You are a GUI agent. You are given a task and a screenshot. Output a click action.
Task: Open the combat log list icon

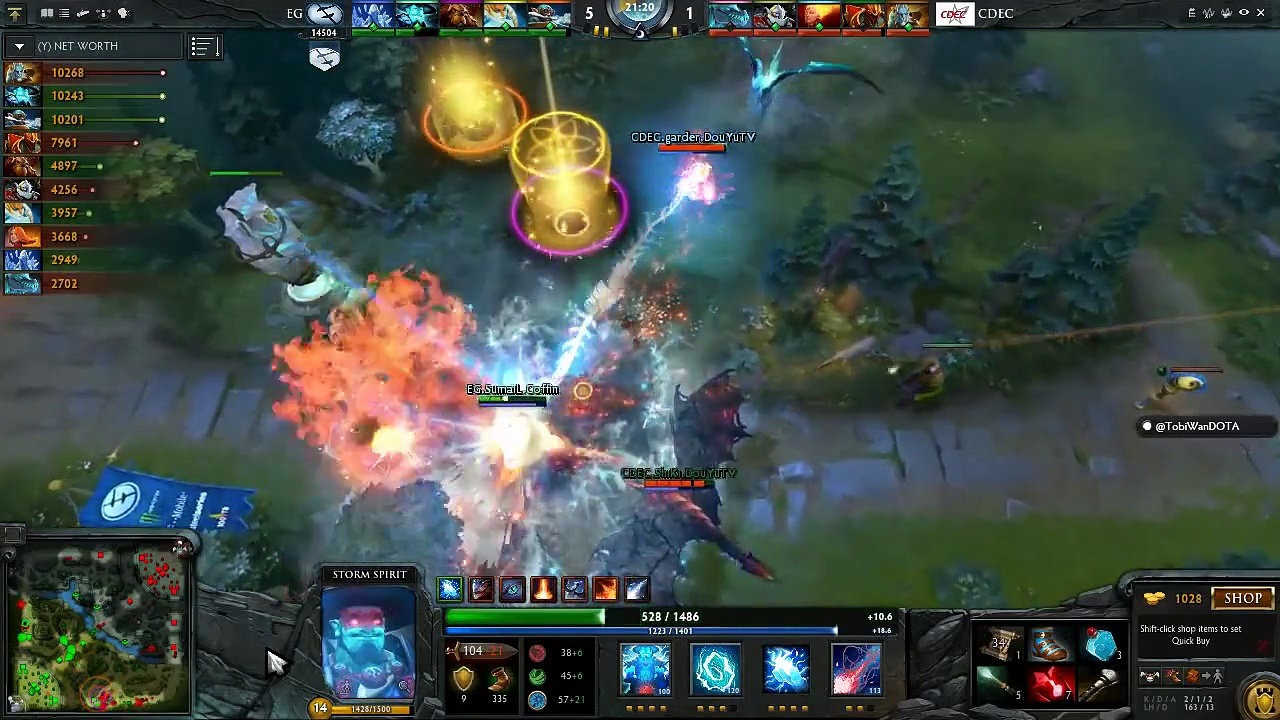63,13
